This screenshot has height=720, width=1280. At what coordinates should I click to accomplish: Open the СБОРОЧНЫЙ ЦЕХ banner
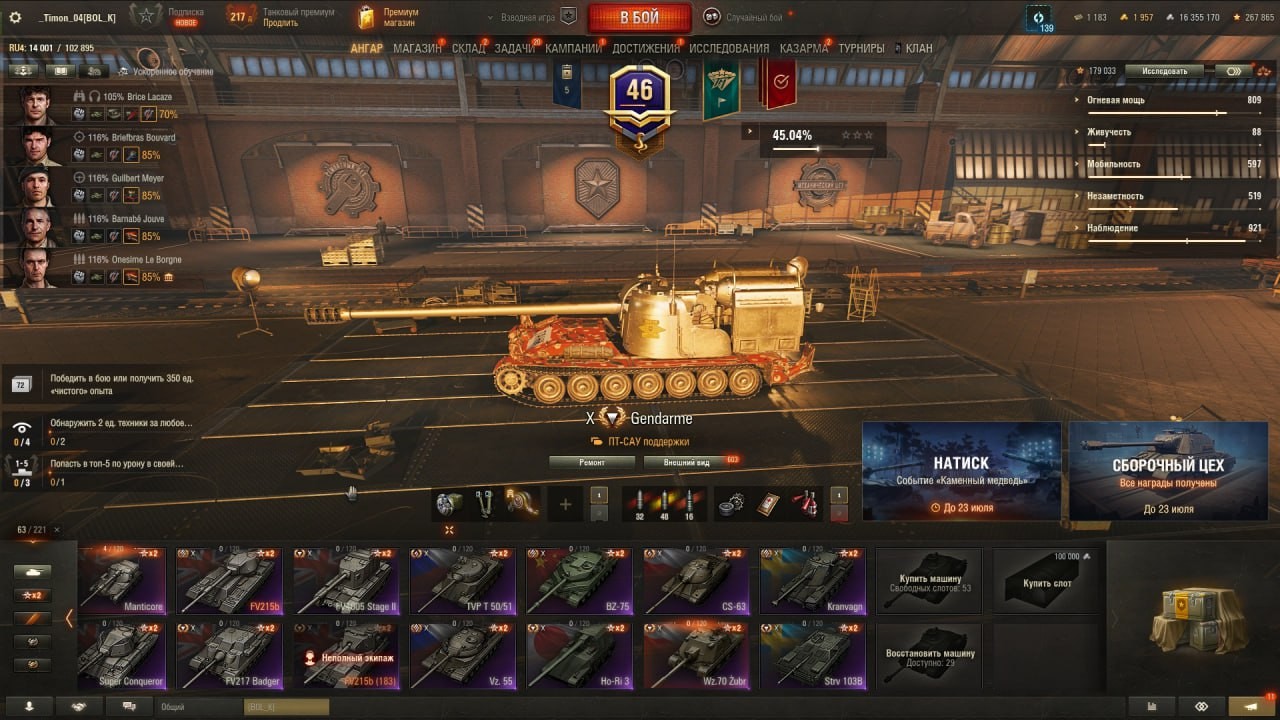click(x=1168, y=470)
